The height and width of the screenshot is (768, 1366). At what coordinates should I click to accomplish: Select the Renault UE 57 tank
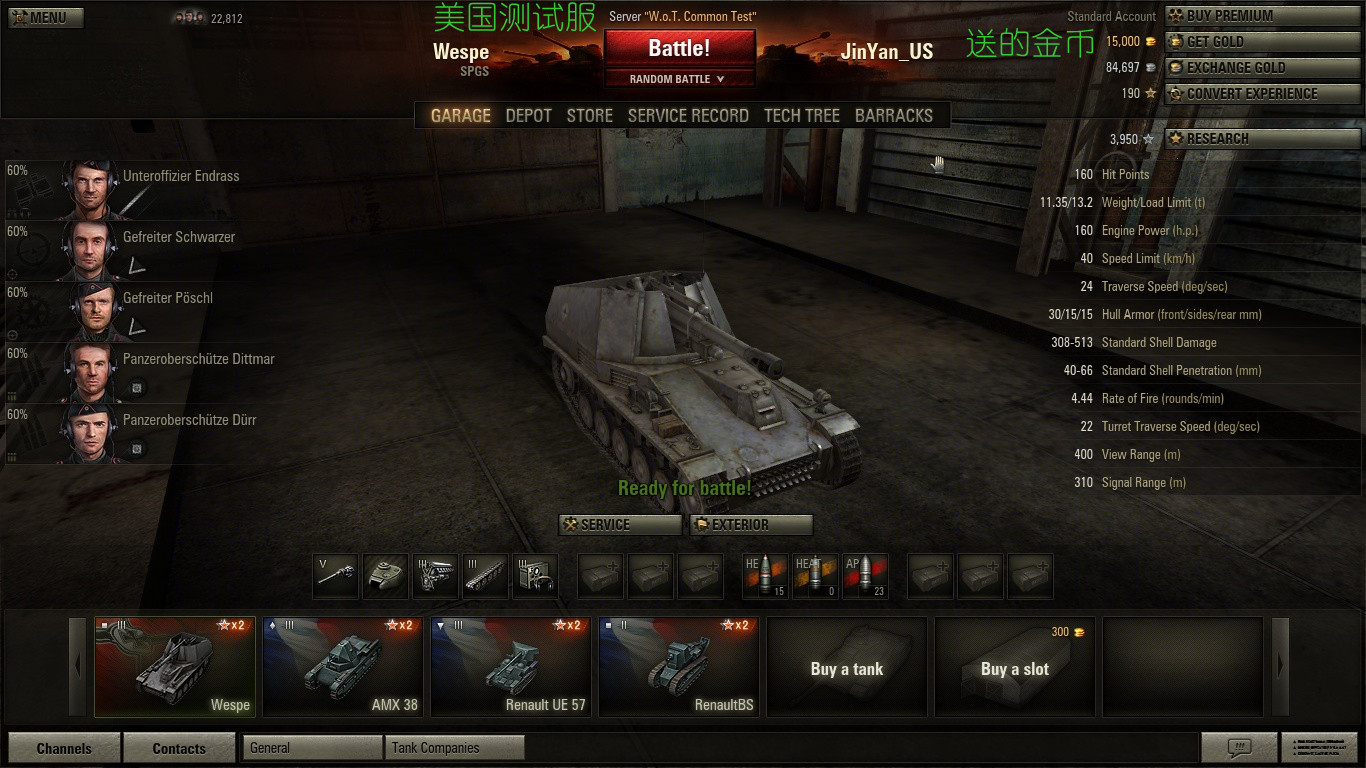pos(510,666)
